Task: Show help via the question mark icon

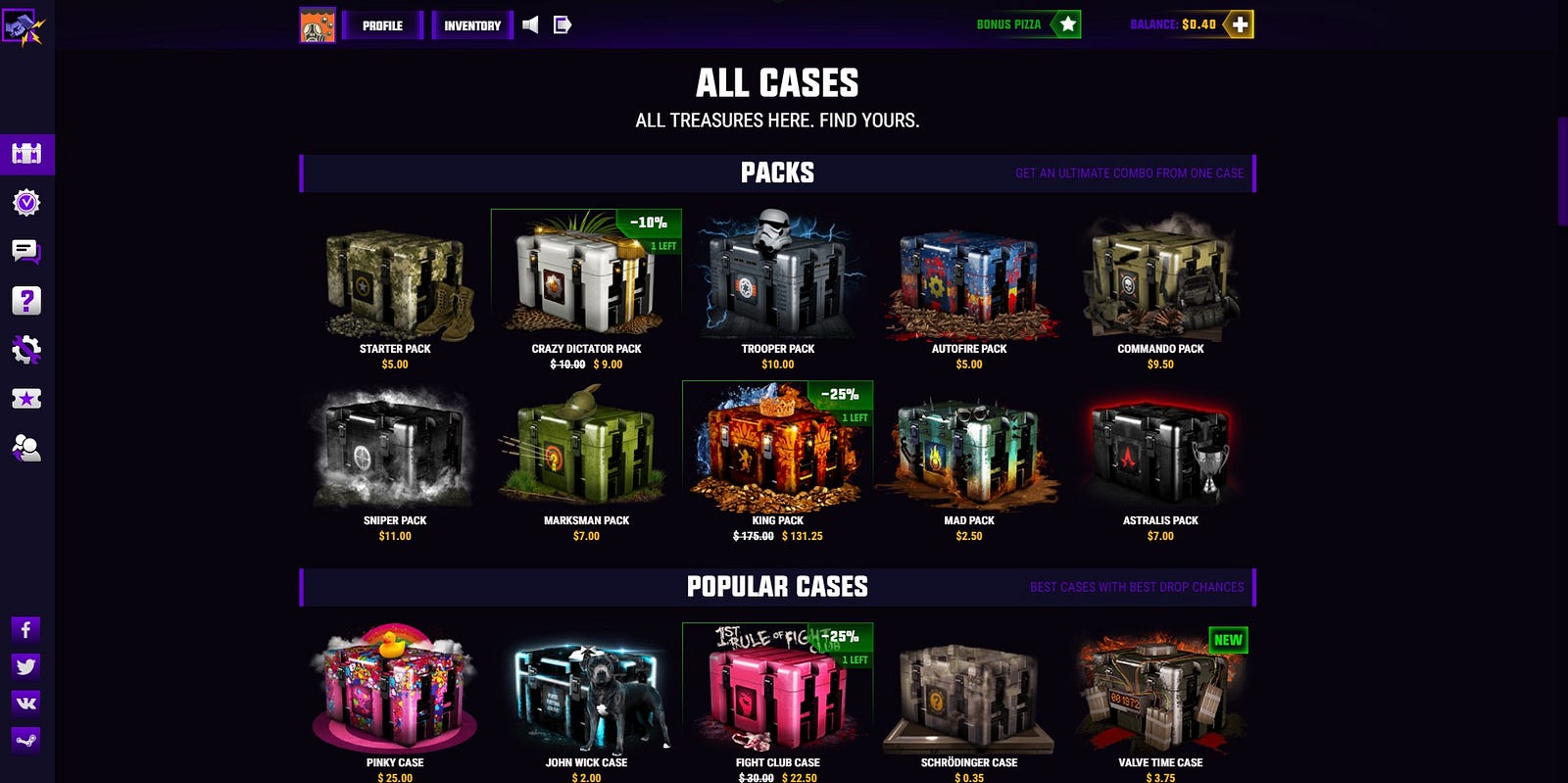Action: click(26, 301)
